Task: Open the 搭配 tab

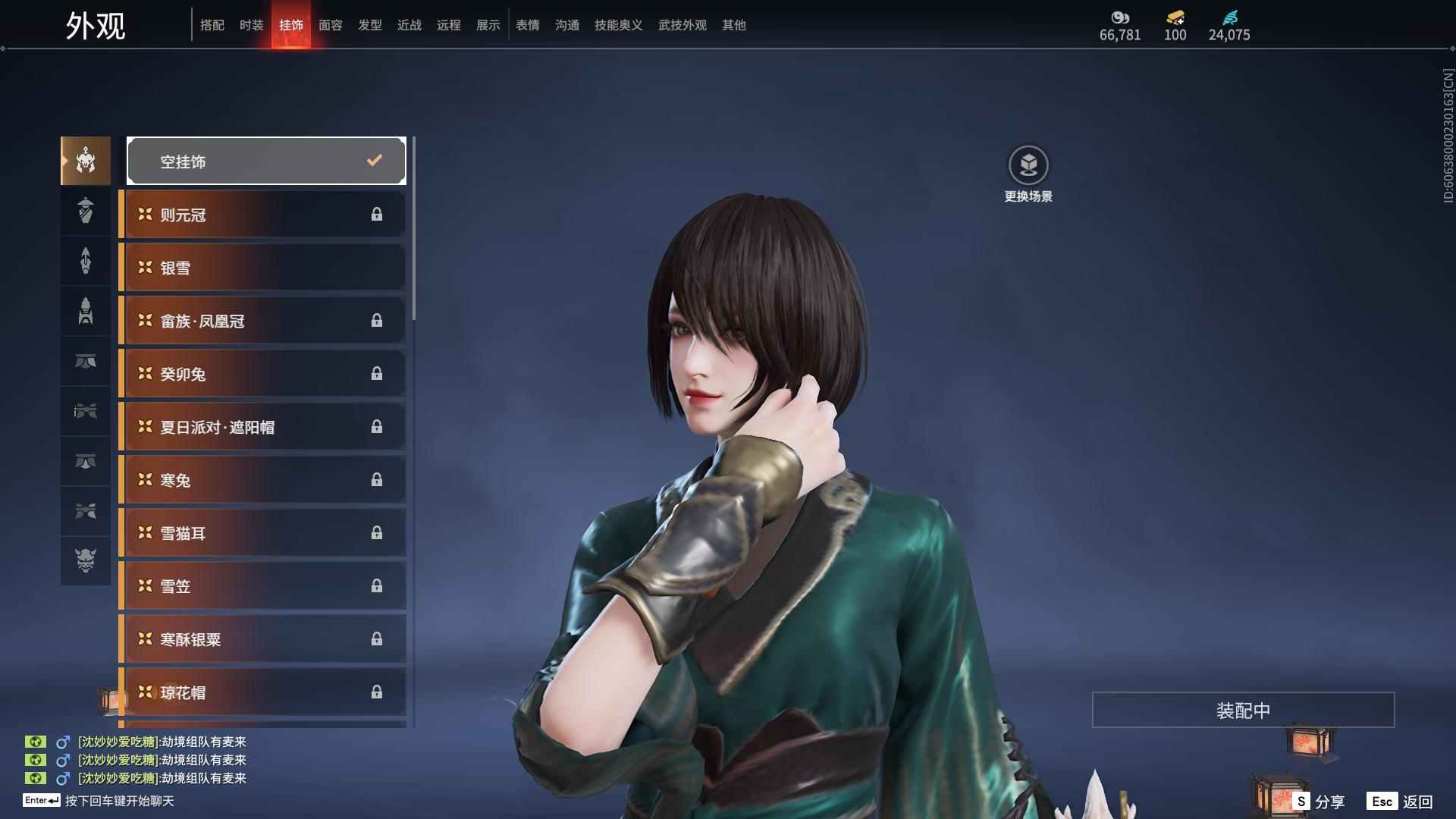Action: coord(212,25)
